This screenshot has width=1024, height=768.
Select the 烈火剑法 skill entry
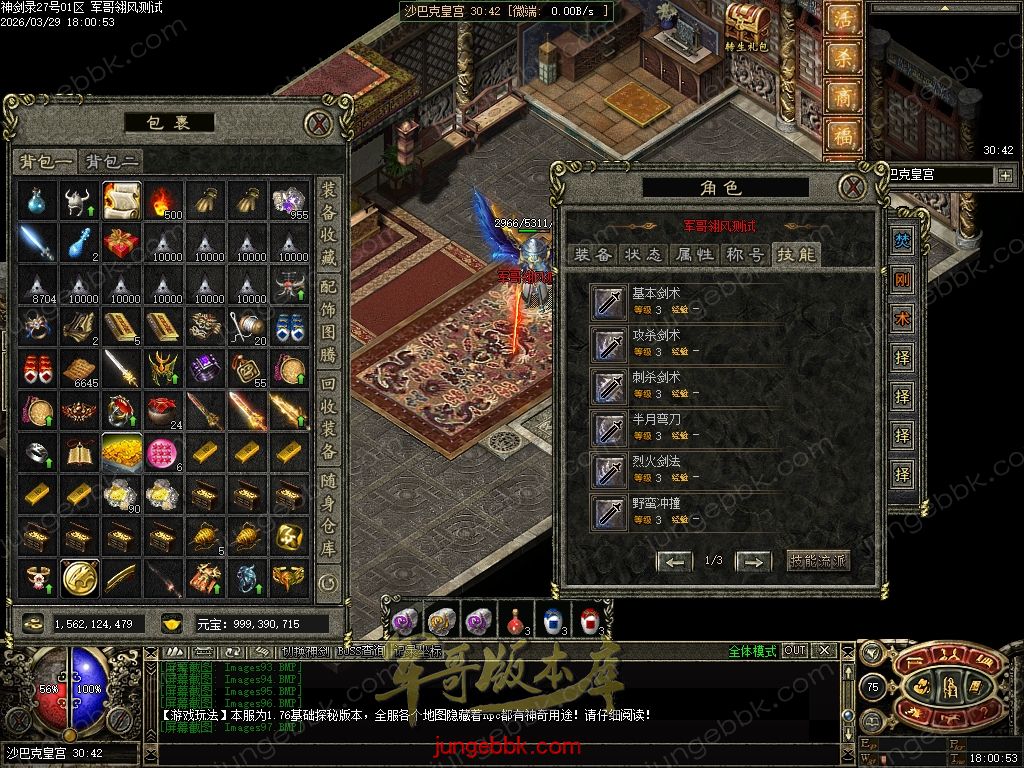click(656, 469)
